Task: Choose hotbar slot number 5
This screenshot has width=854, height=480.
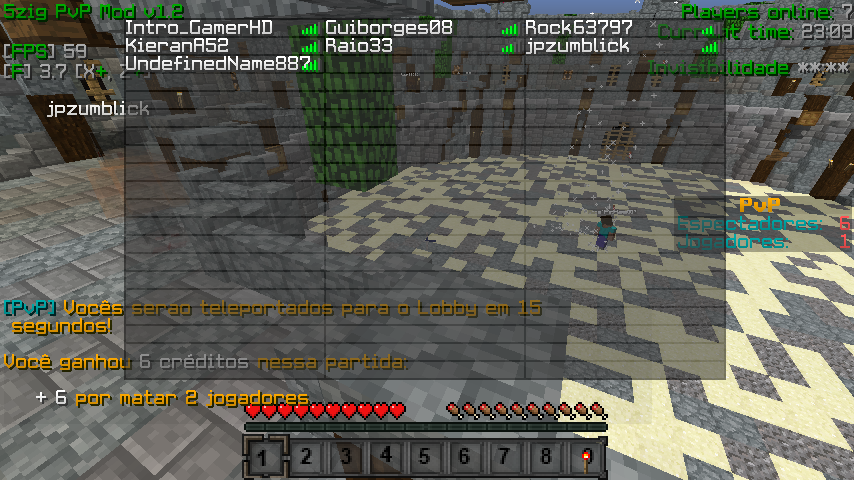Action: point(425,458)
